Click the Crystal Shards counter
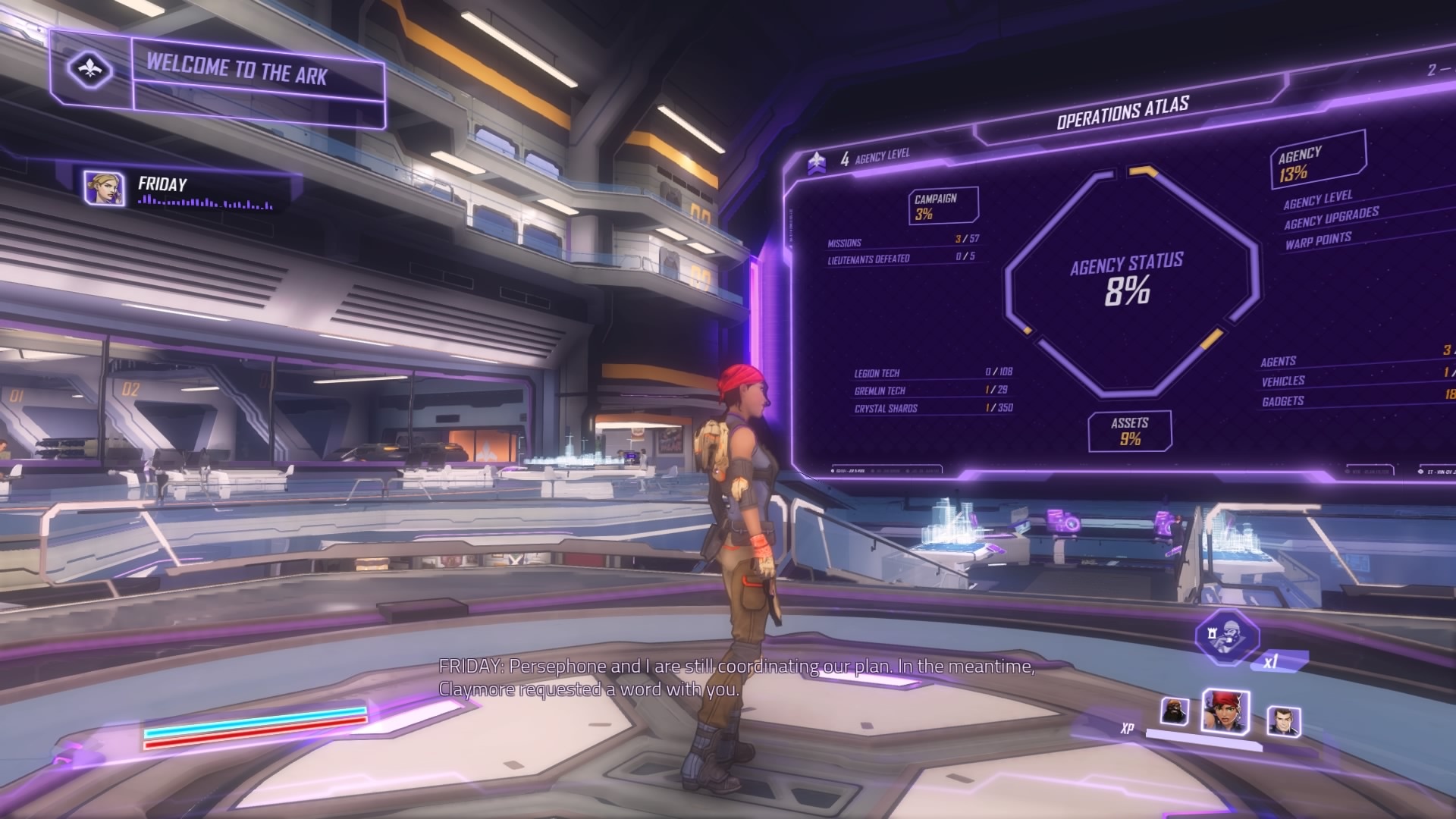This screenshot has width=1456, height=819. (x=910, y=408)
